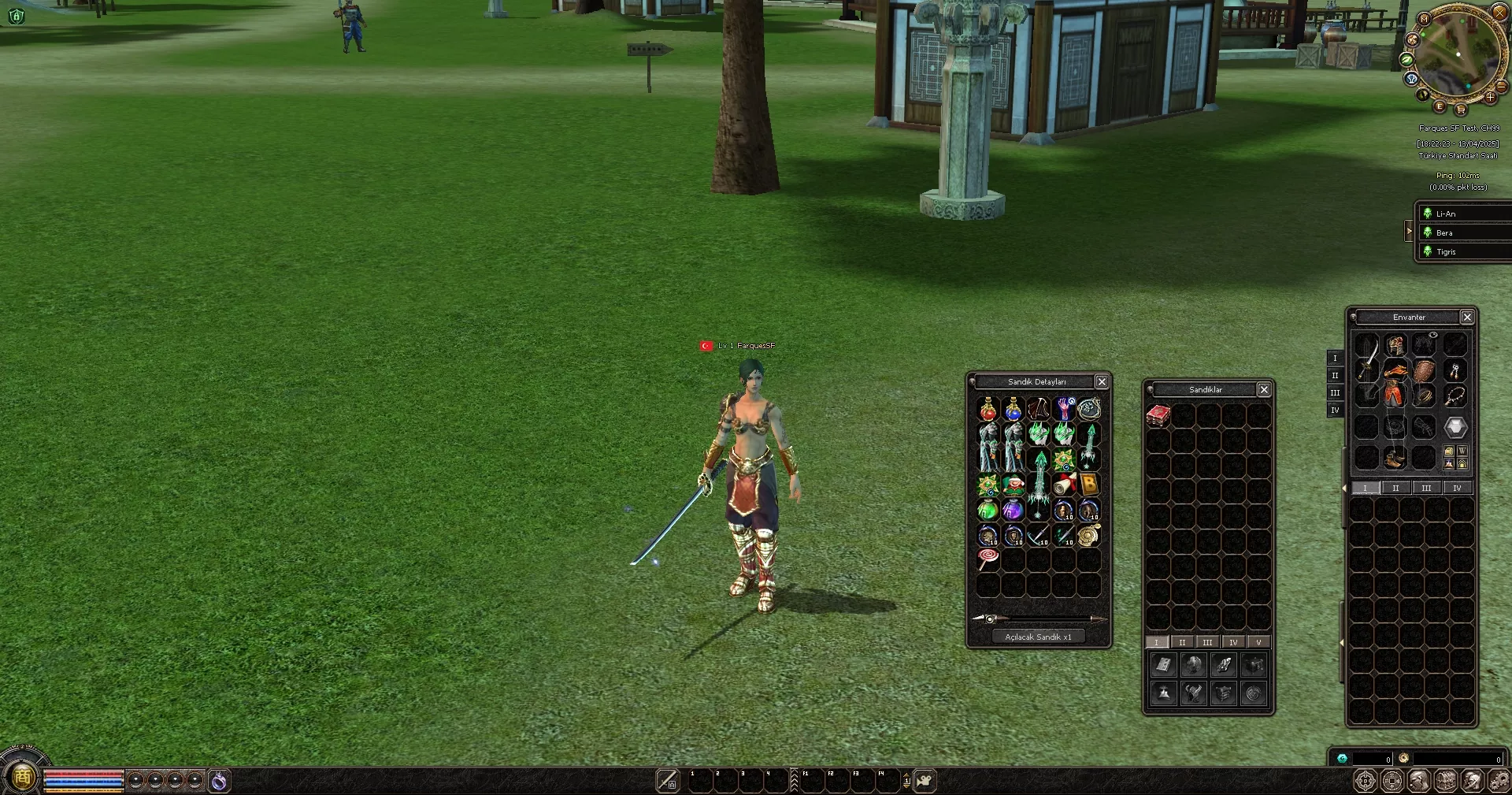Click the coin-shaped currency icon in bottom-right HUD
1512x795 pixels.
tap(1391, 781)
